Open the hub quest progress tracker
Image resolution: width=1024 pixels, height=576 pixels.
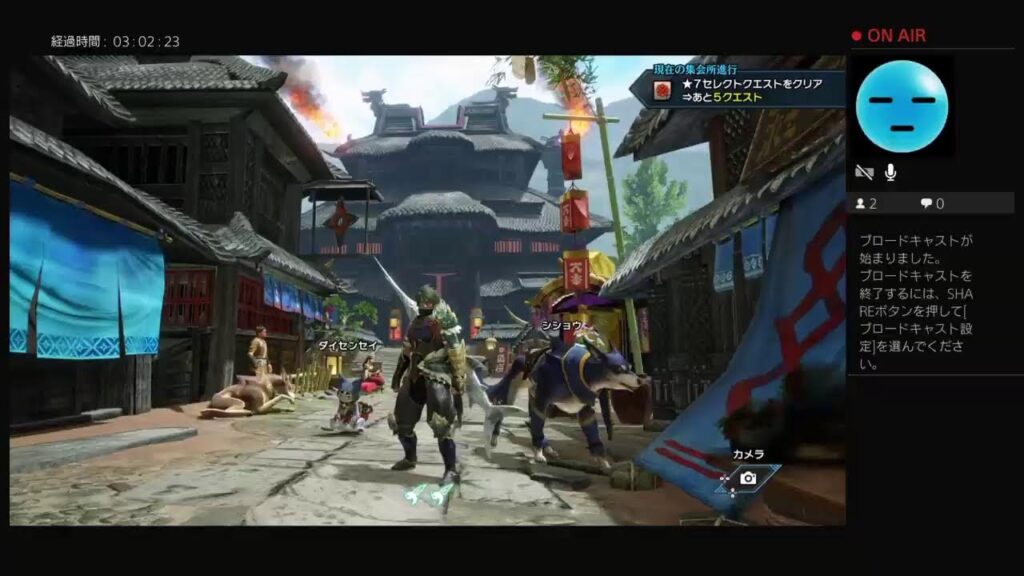coord(738,88)
